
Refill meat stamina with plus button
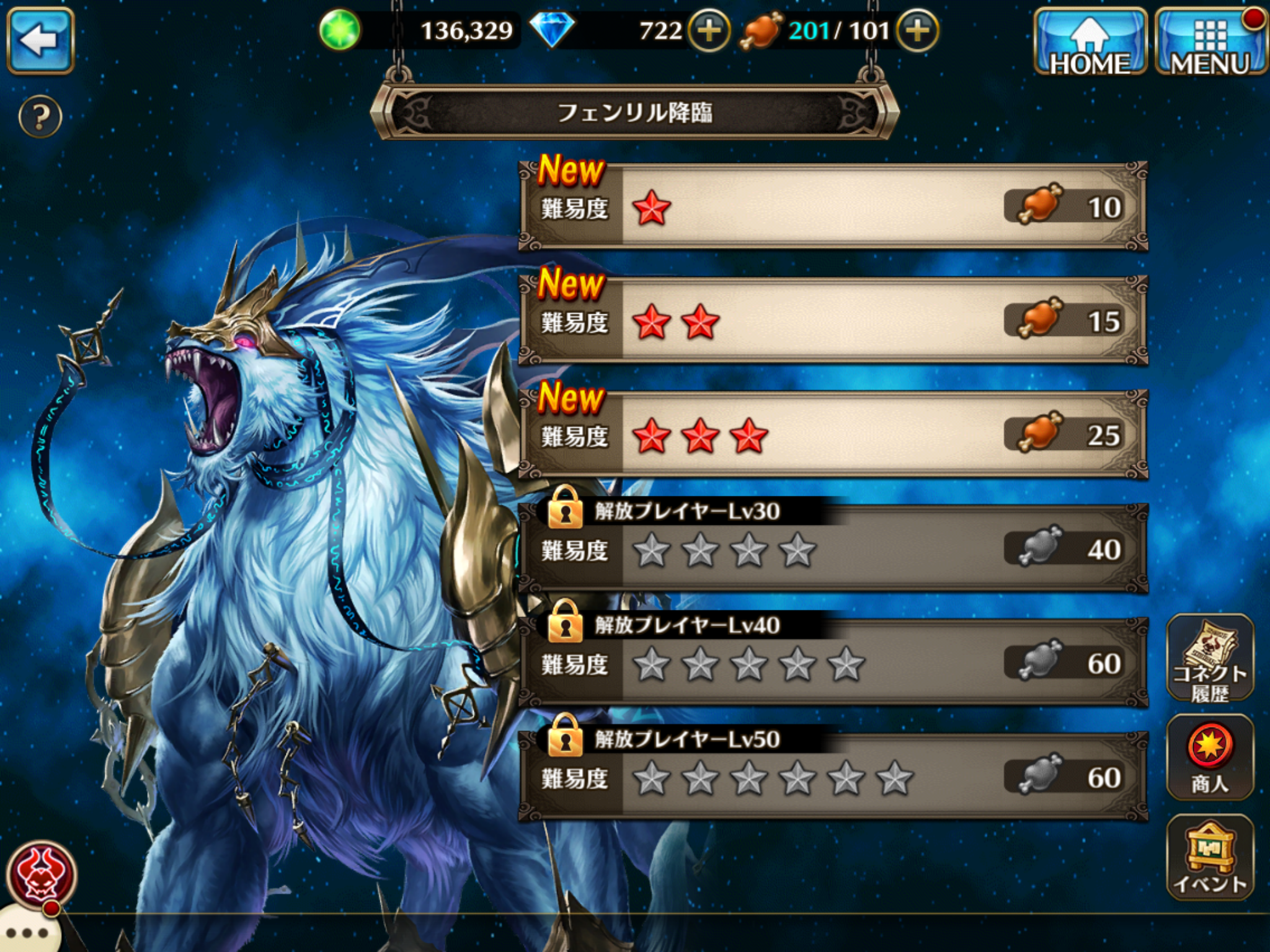pos(917,30)
